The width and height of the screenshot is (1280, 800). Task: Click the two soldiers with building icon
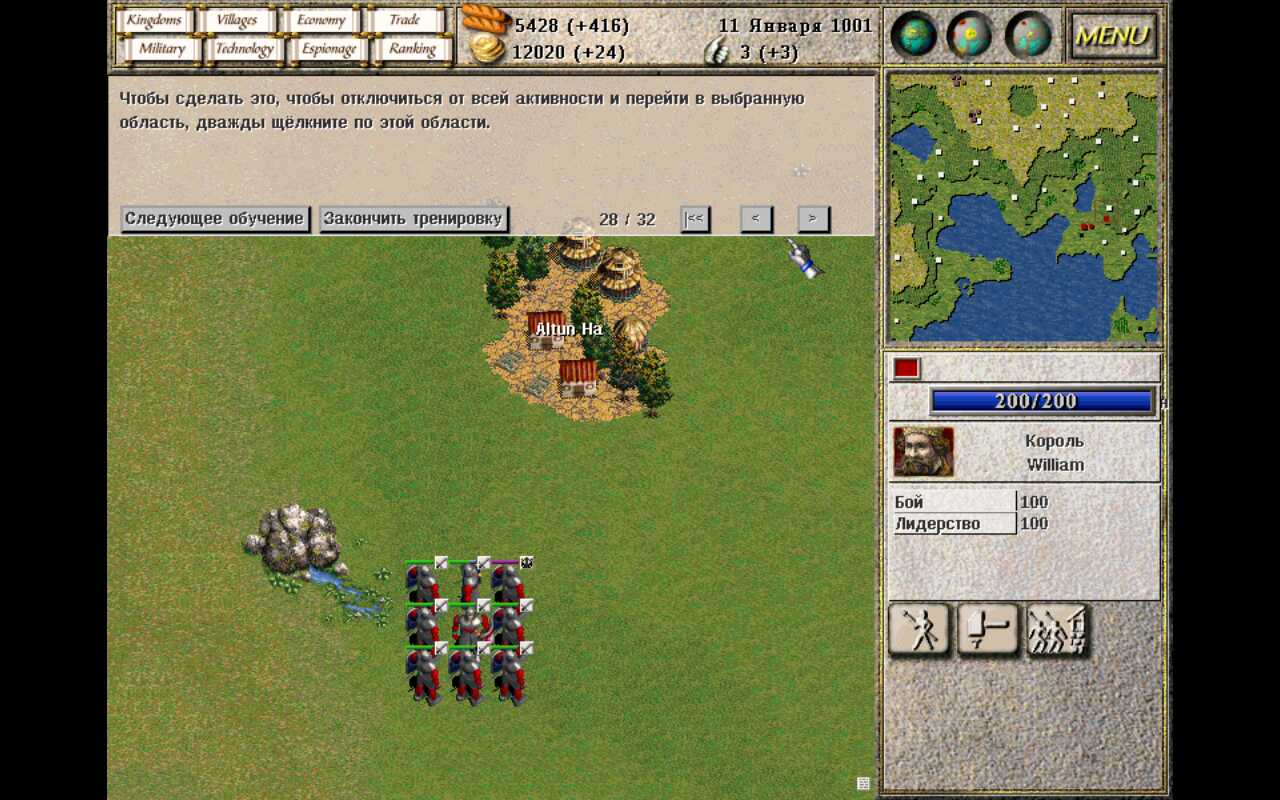click(x=1058, y=631)
